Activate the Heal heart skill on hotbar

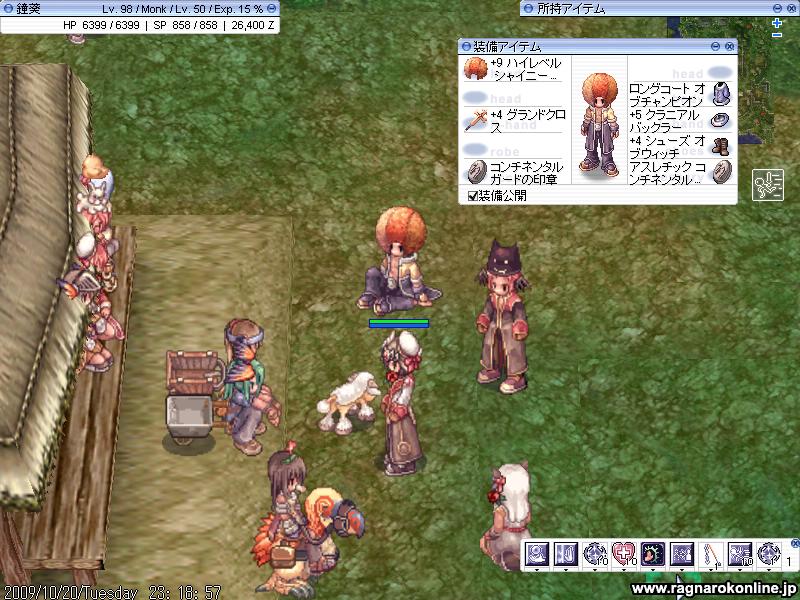click(624, 553)
